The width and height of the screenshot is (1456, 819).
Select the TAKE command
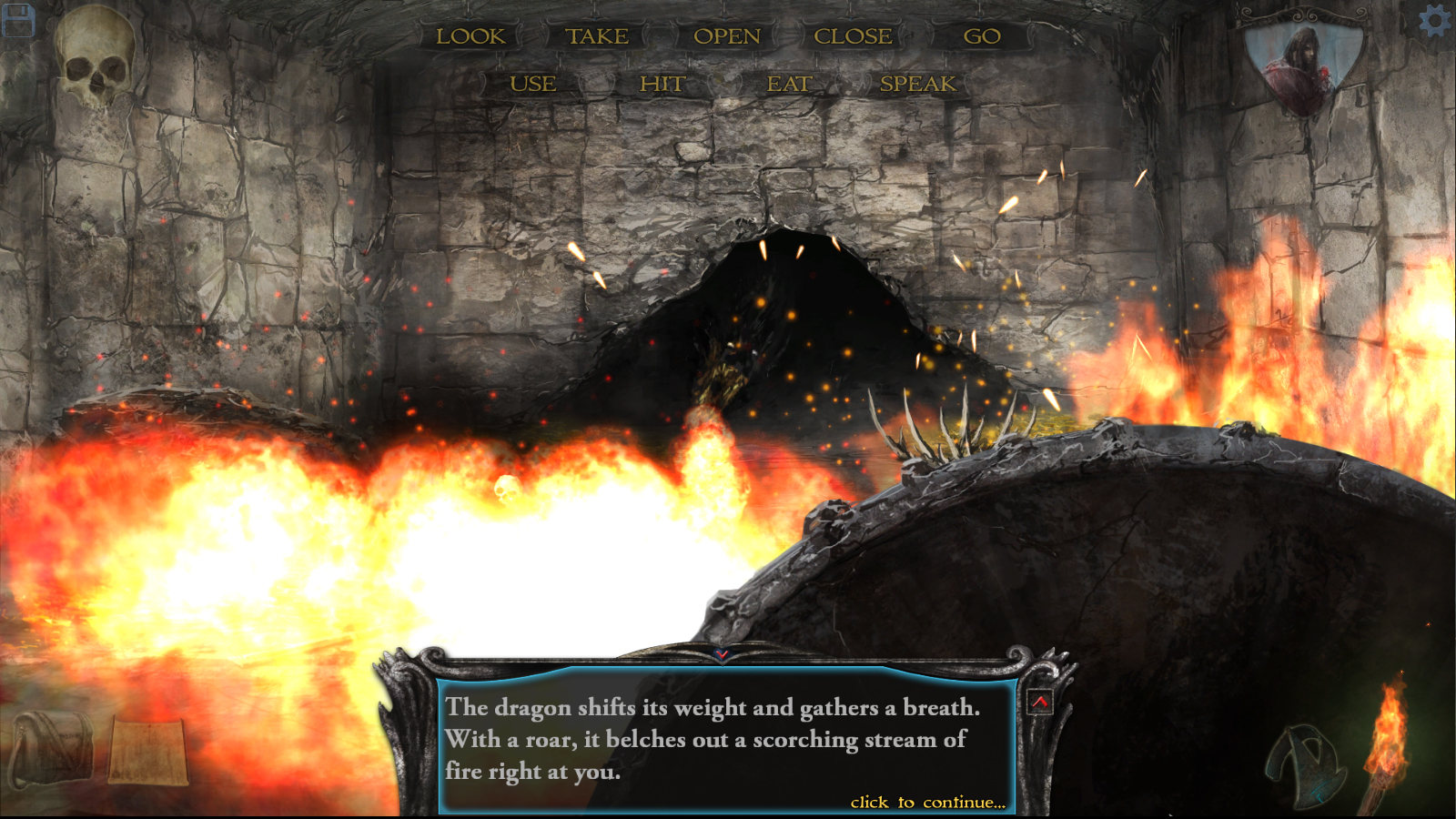[x=596, y=36]
